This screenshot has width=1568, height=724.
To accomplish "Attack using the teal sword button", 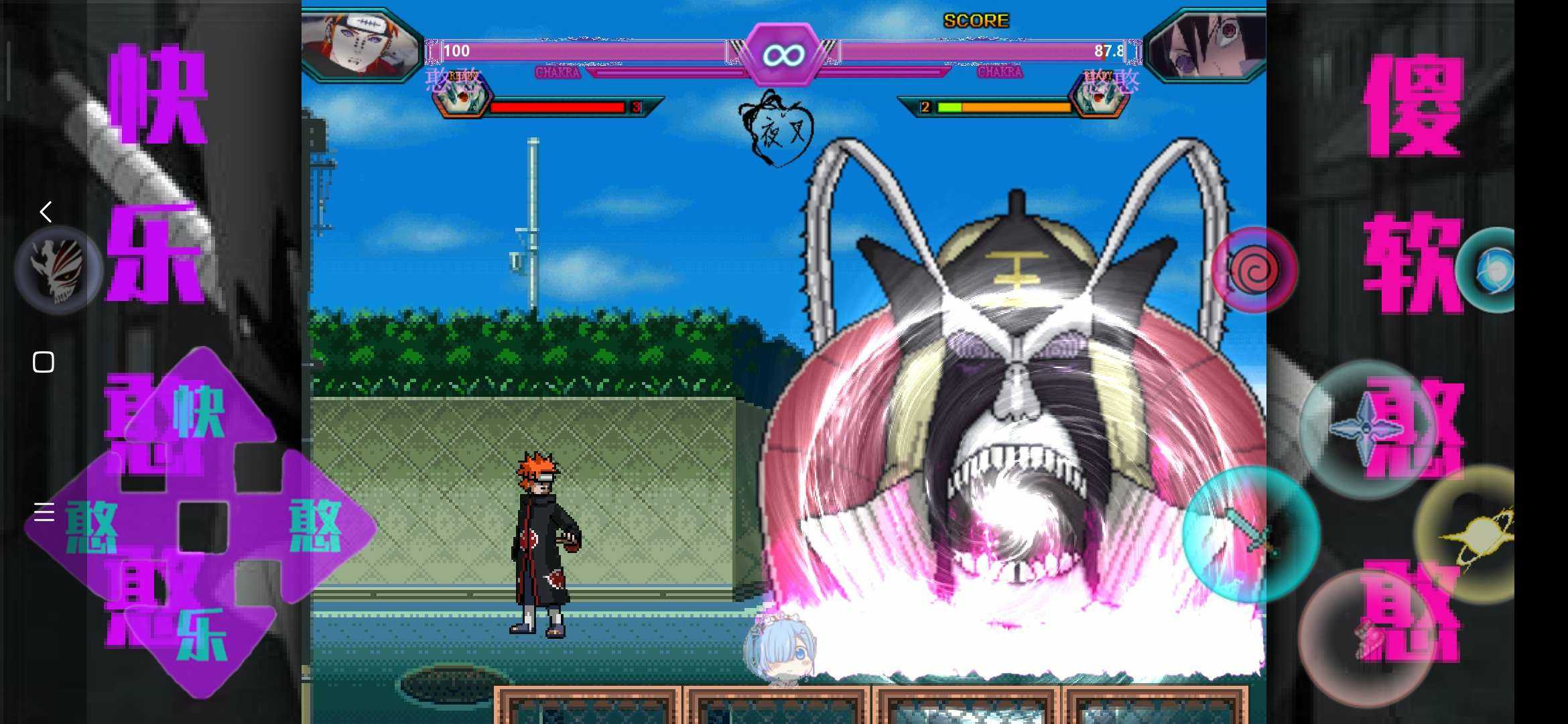I will point(1250,534).
